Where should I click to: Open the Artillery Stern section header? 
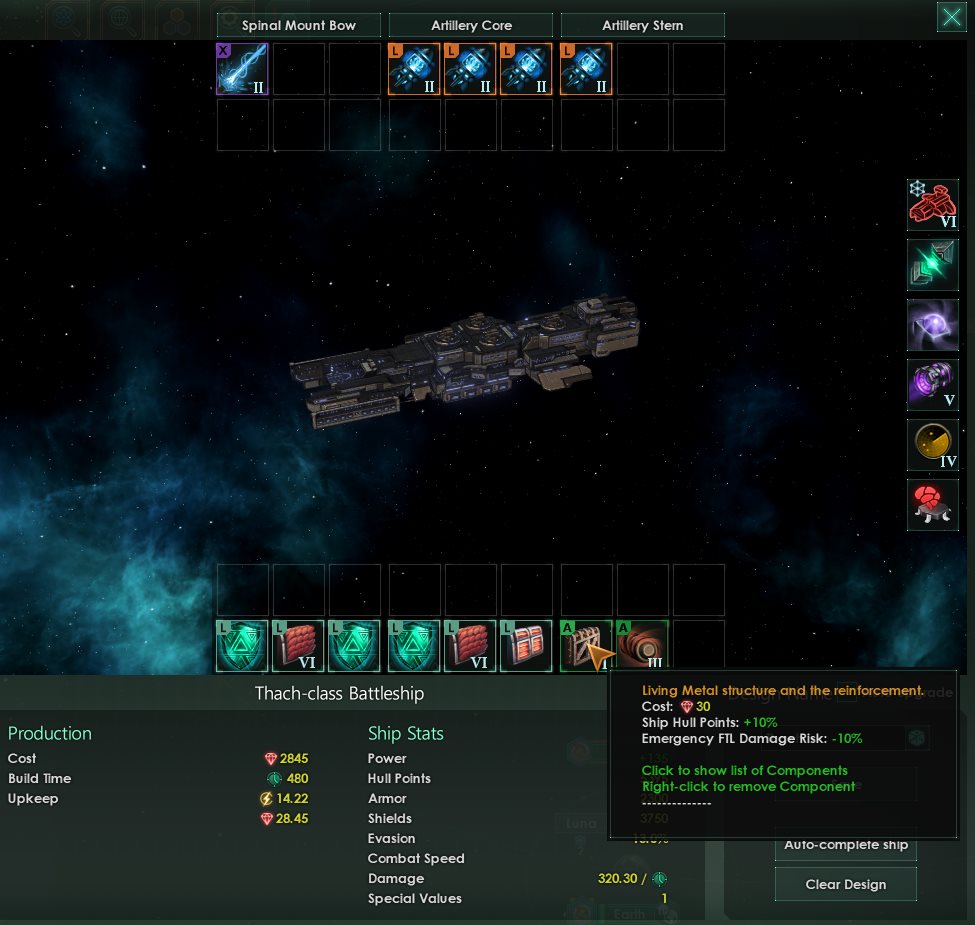[x=643, y=26]
